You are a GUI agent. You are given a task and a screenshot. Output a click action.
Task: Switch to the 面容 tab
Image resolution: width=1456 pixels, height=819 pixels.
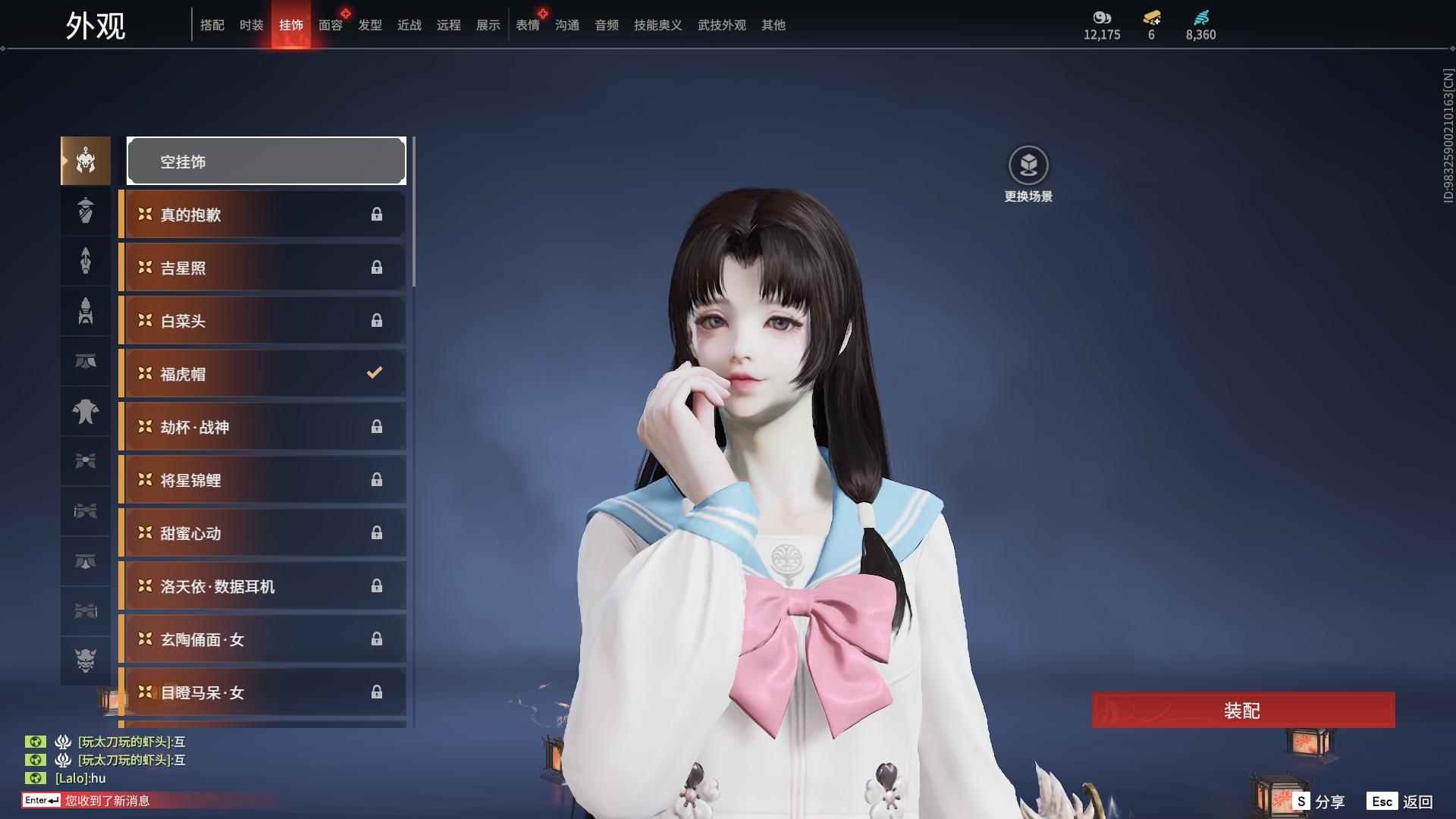(x=330, y=25)
